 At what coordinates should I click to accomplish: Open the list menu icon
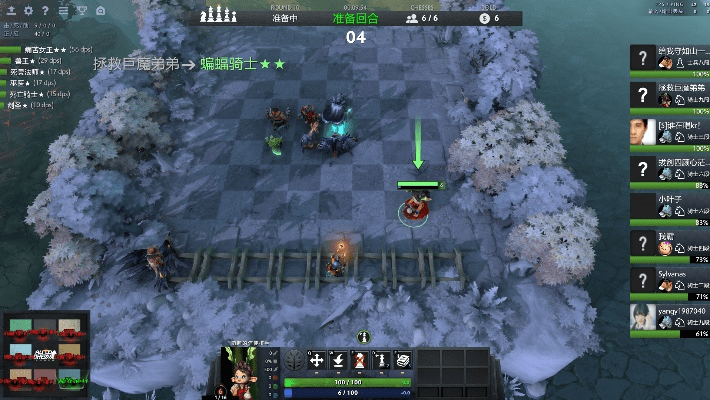63,11
